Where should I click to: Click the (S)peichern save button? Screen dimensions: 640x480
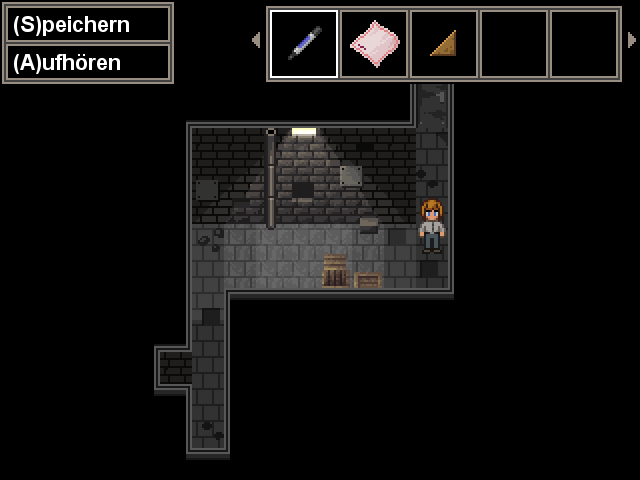point(88,25)
